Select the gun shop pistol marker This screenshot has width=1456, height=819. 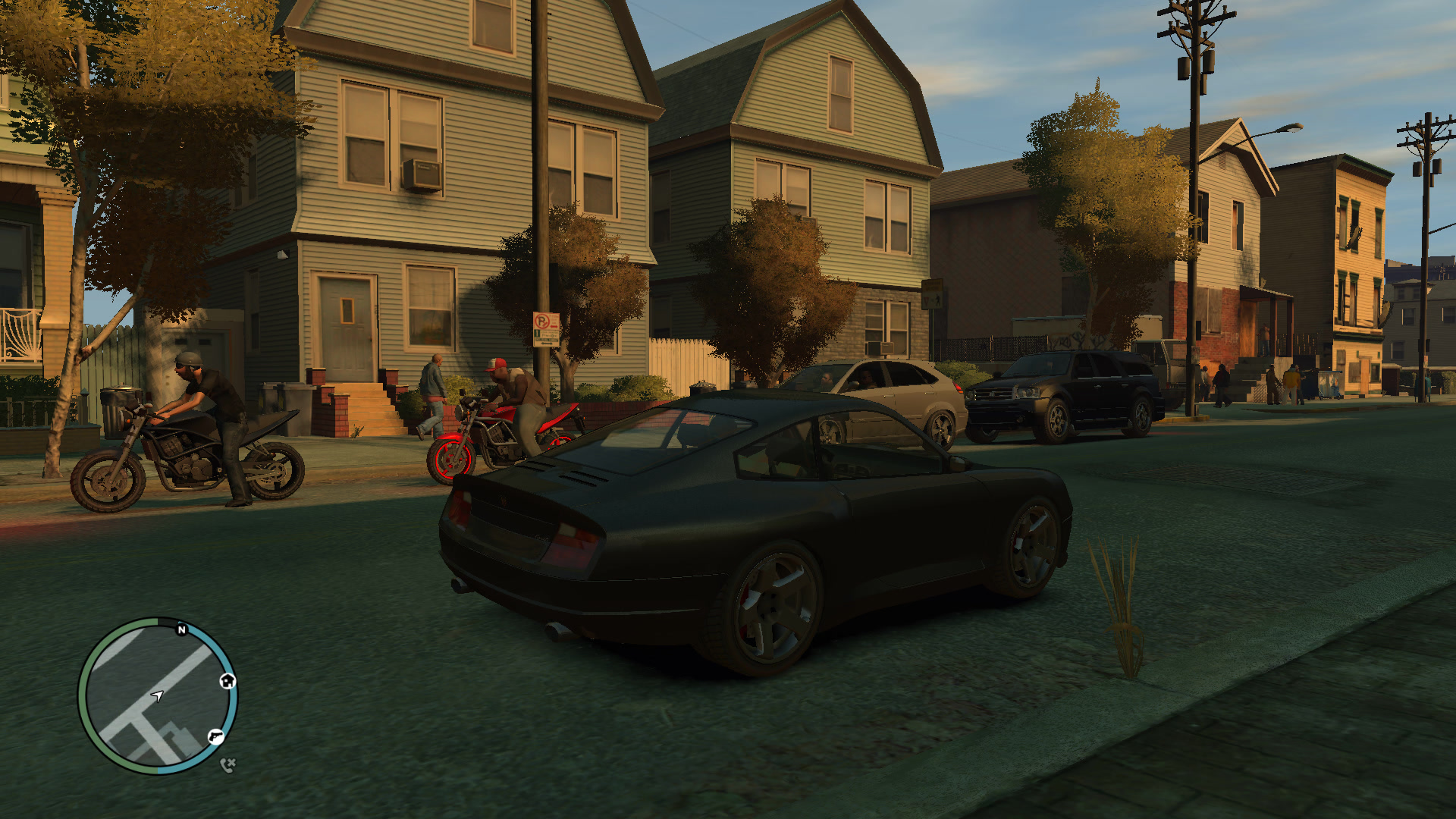pyautogui.click(x=216, y=736)
